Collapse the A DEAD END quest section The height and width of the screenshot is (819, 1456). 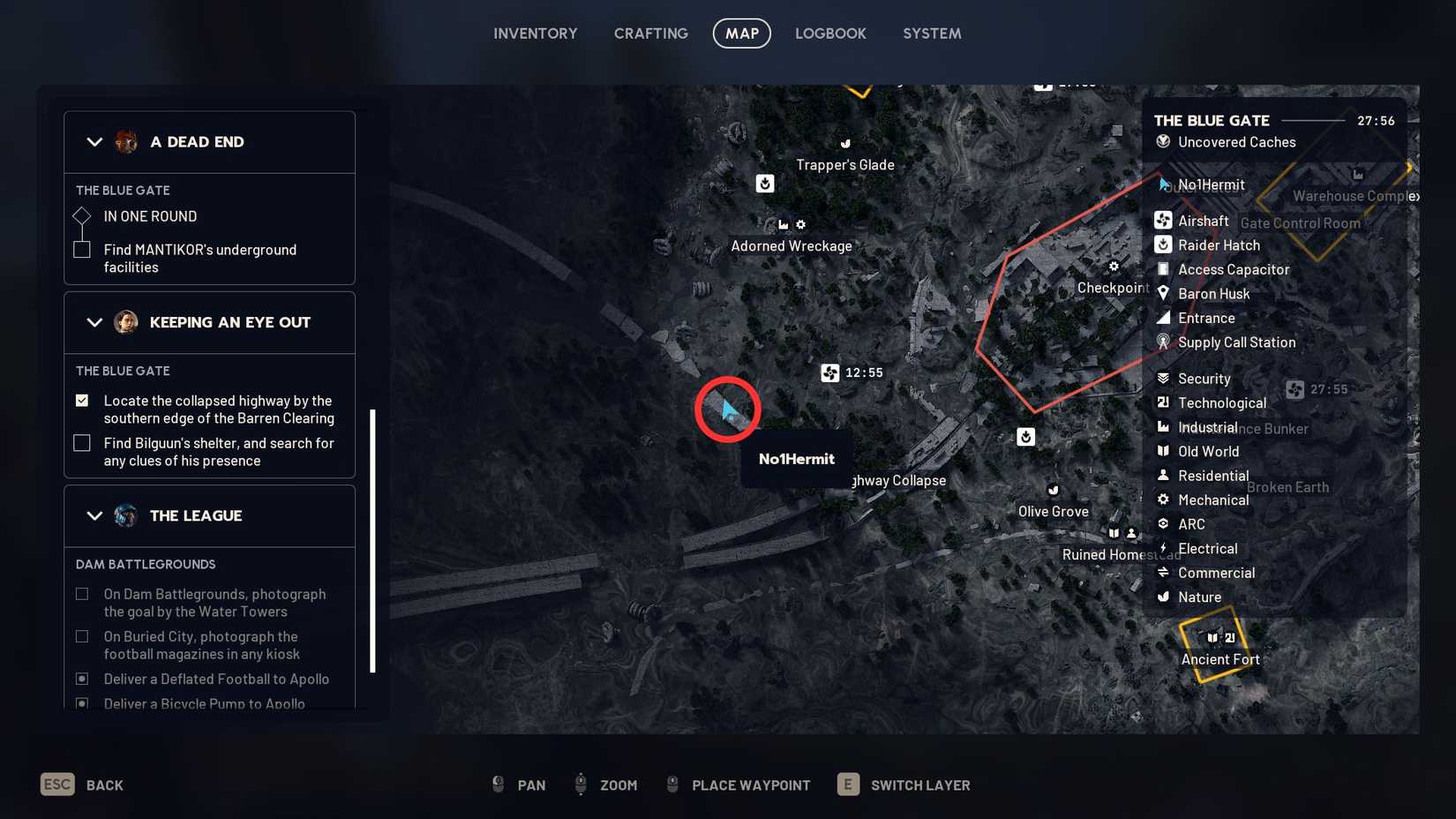pos(94,141)
